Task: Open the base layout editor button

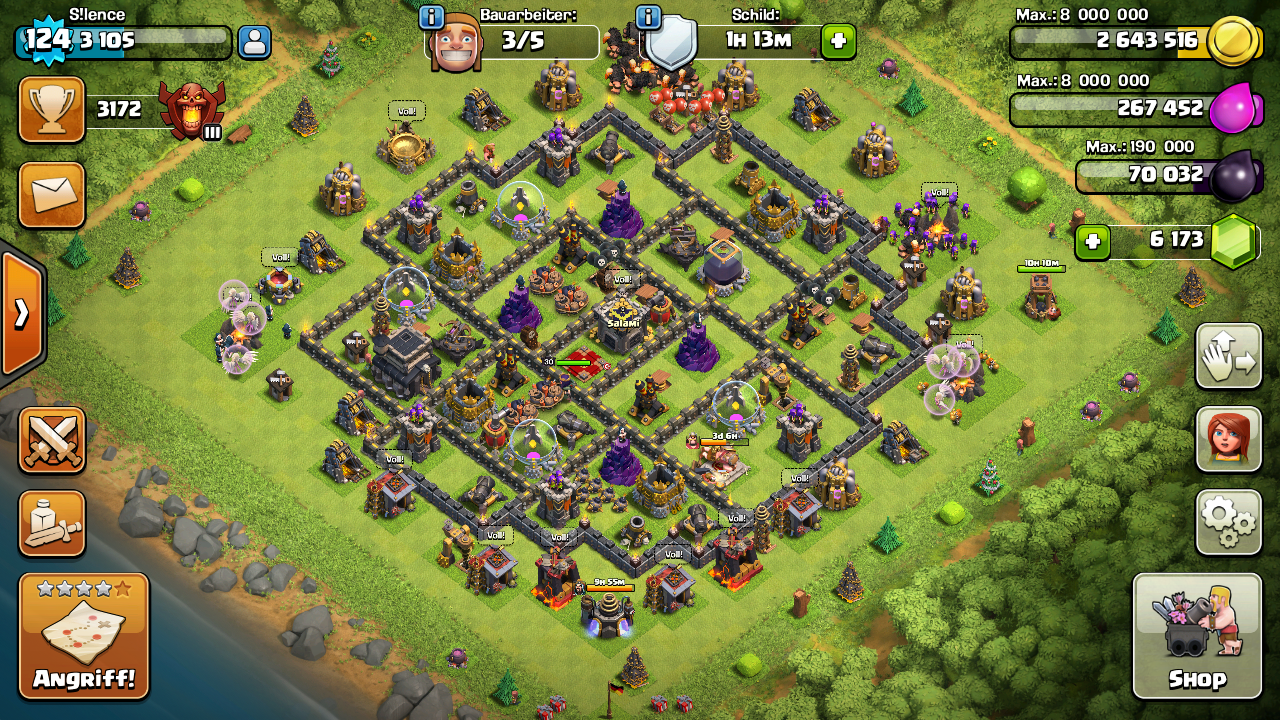Action: tap(51, 523)
